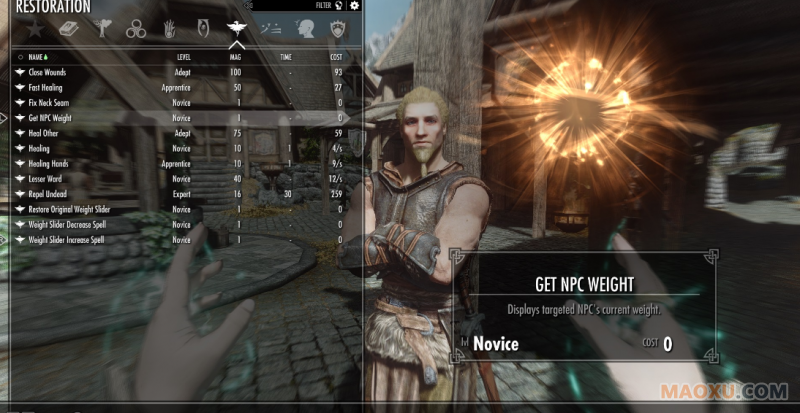This screenshot has height=413, width=800.
Task: Sort the list by COST column
Action: point(336,57)
